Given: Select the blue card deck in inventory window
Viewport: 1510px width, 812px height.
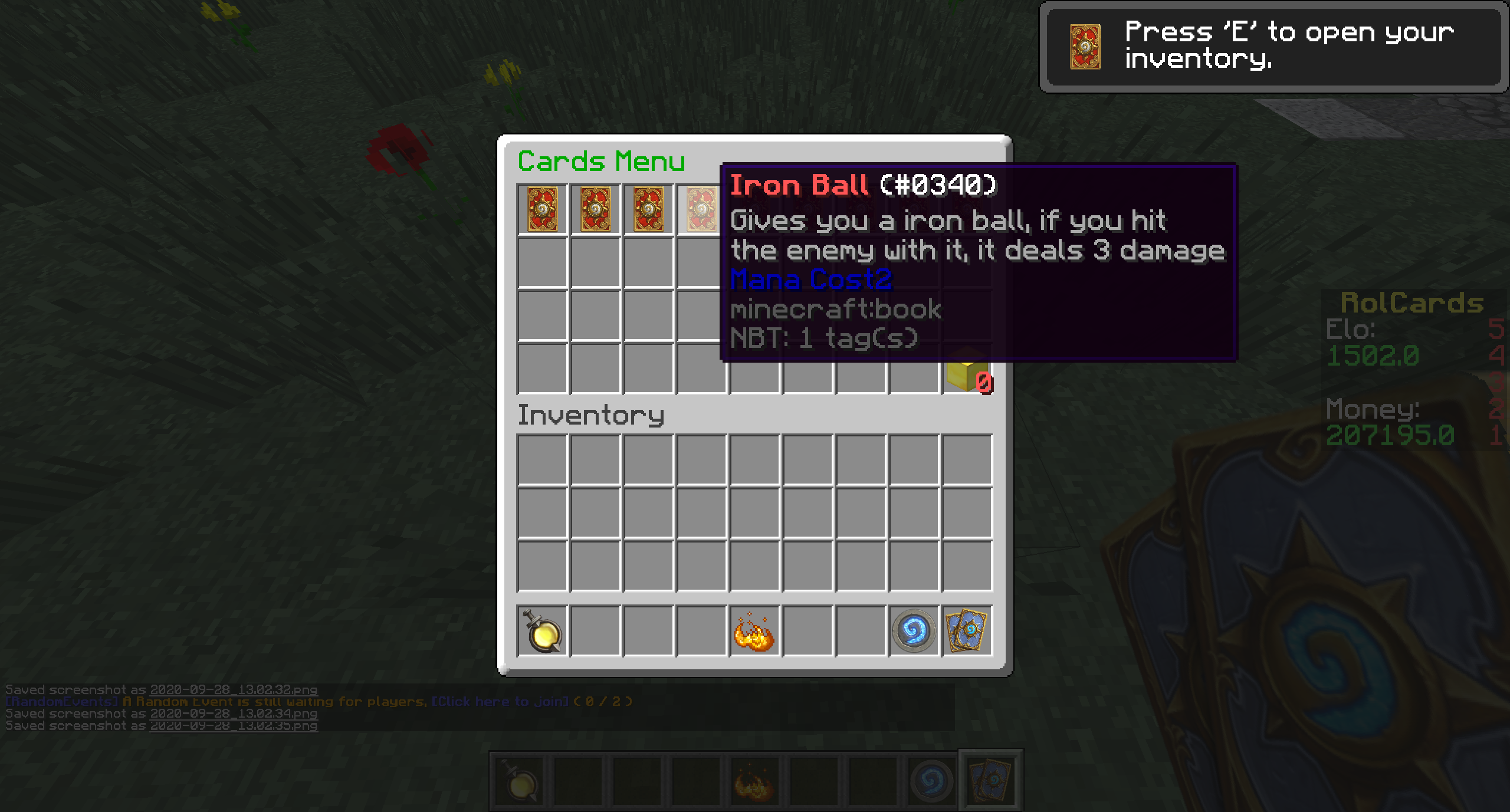Looking at the screenshot, I should point(967,632).
